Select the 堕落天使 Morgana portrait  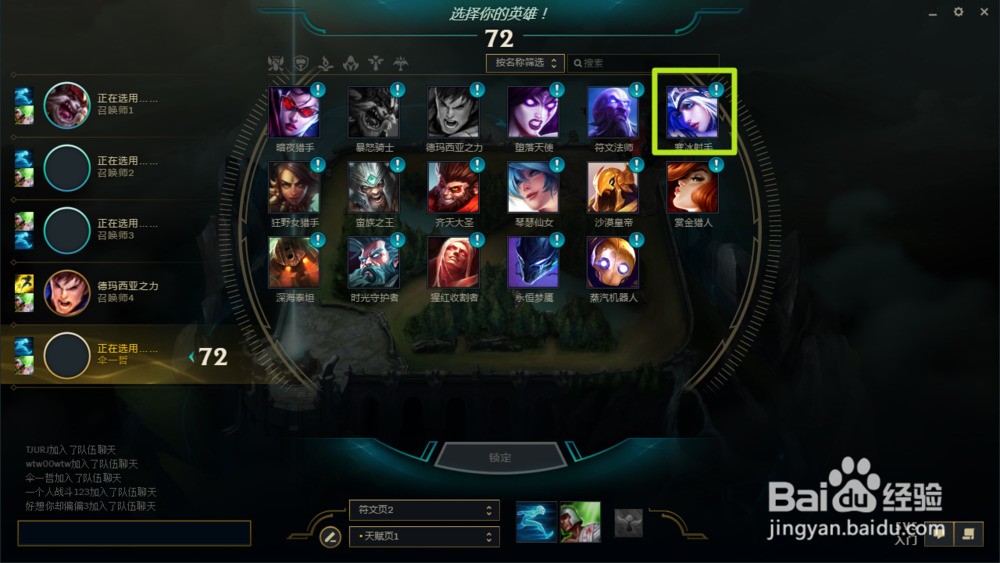533,112
